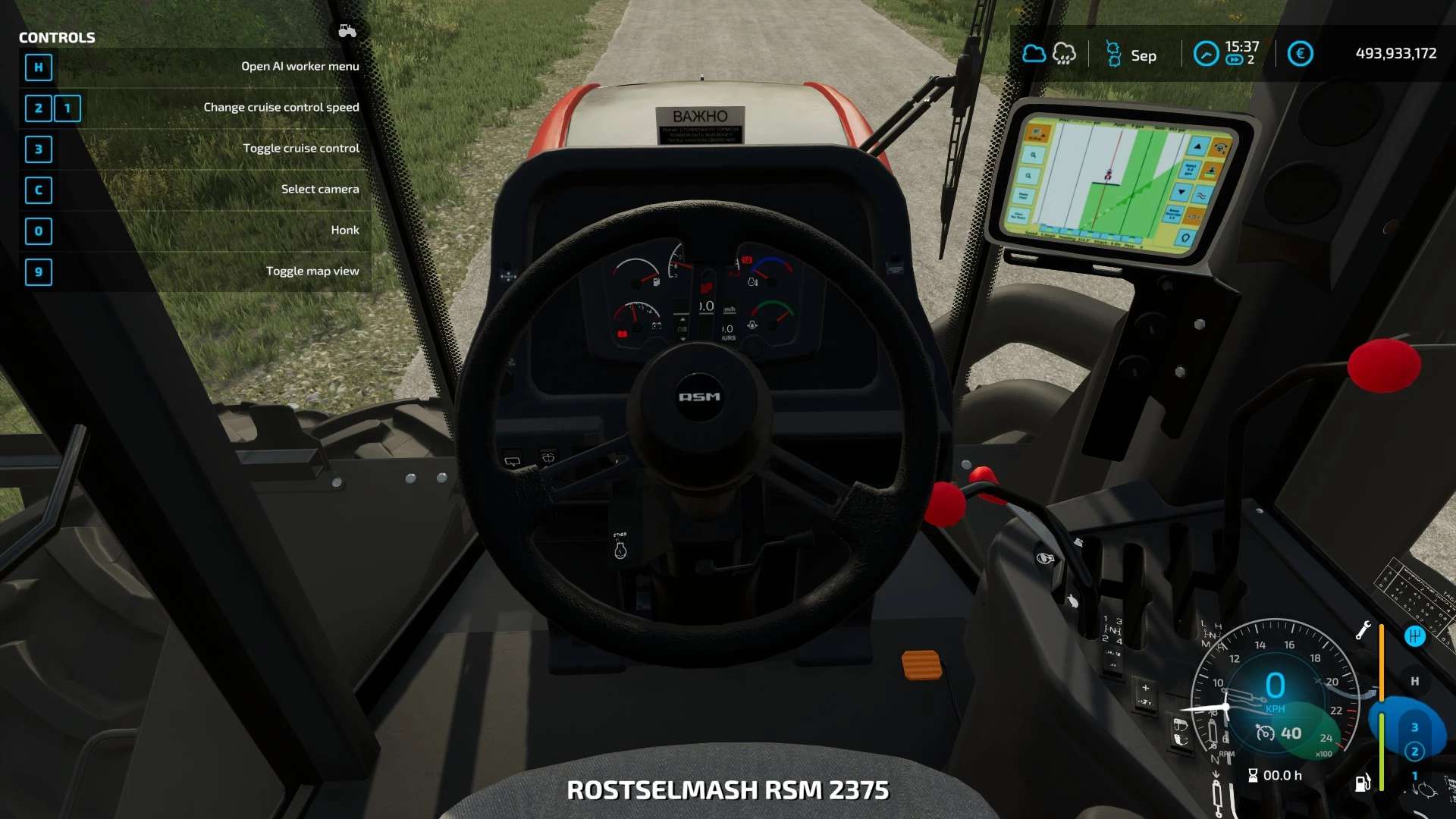
Task: Open the clock icon in the HUD
Action: (x=1206, y=54)
